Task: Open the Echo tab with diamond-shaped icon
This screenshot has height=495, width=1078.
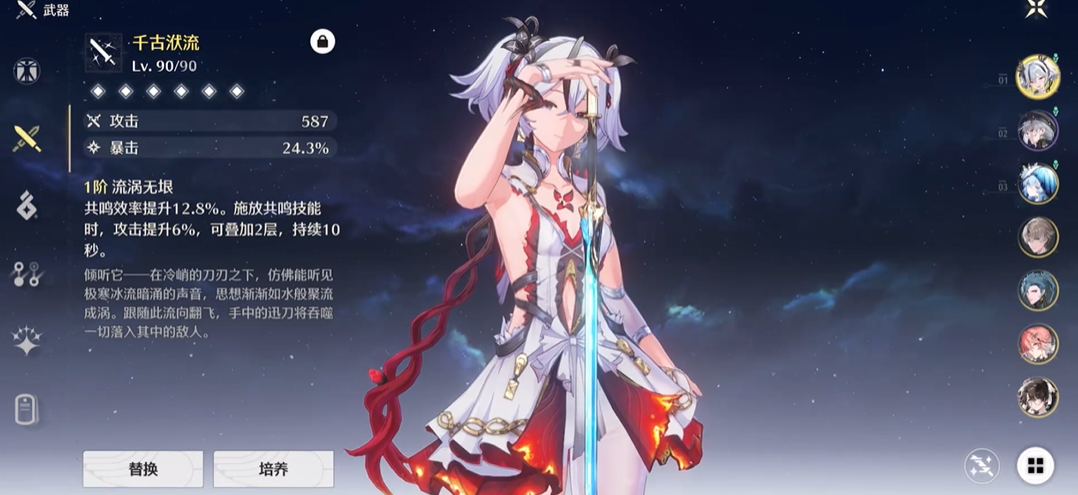Action: 26,206
